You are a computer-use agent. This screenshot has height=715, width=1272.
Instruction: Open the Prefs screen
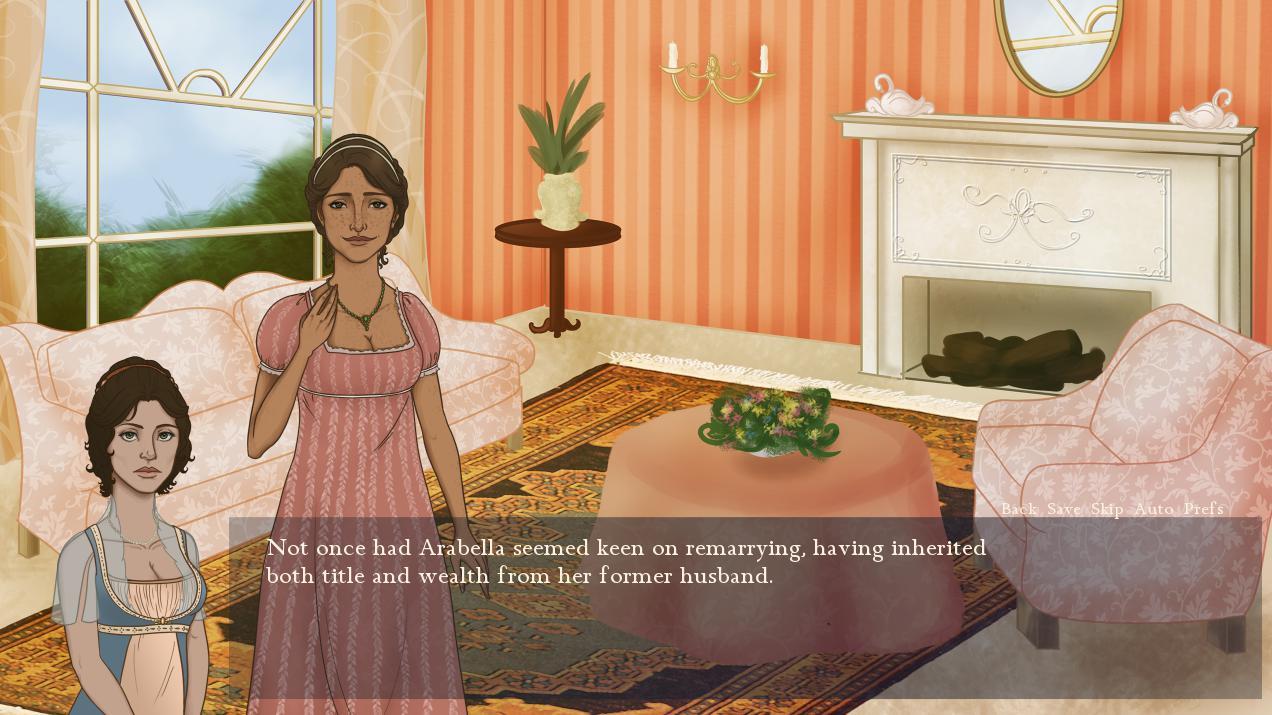point(1203,509)
